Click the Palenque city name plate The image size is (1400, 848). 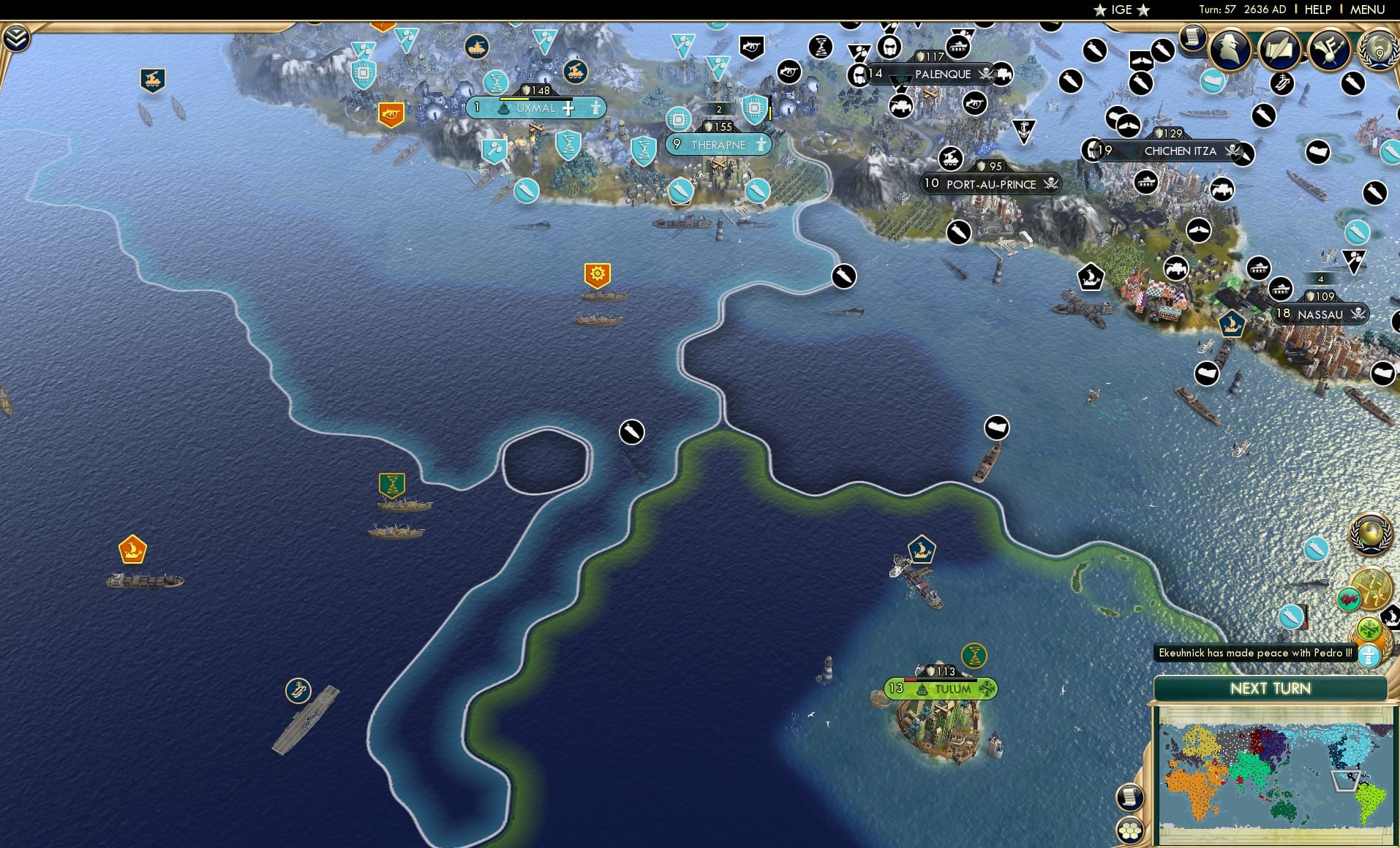tap(944, 75)
